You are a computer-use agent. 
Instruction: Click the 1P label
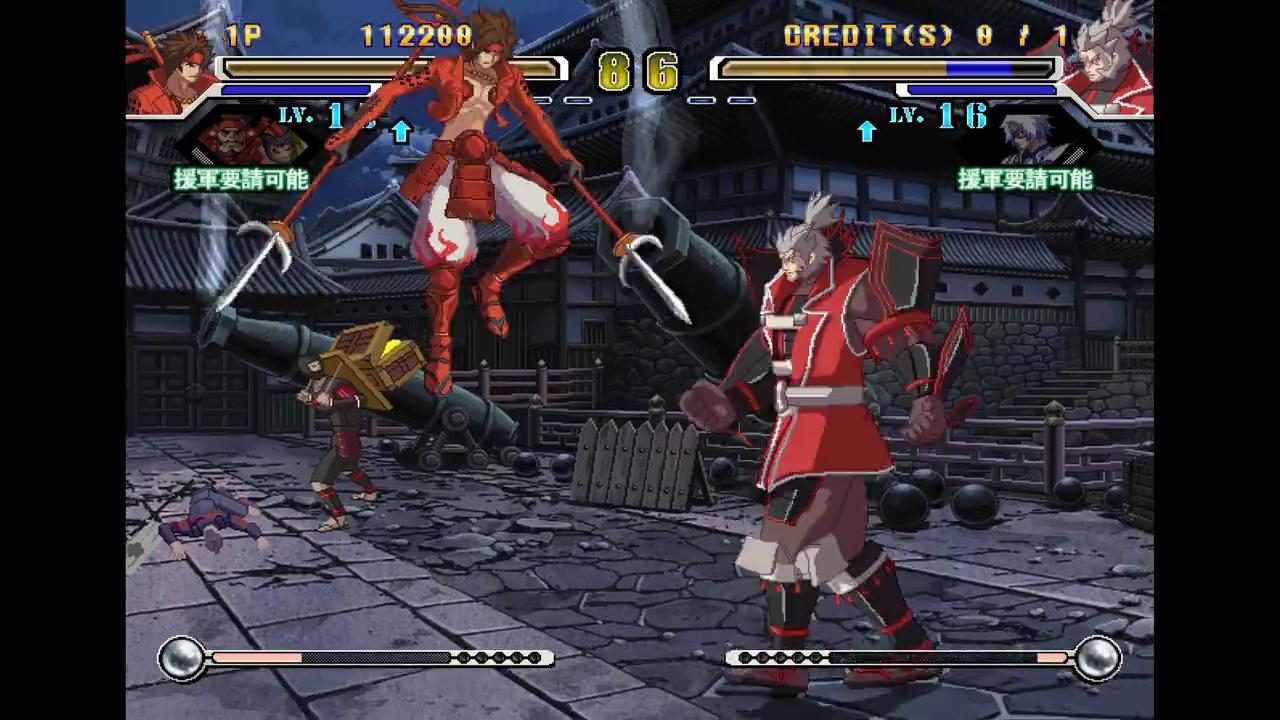[x=243, y=37]
